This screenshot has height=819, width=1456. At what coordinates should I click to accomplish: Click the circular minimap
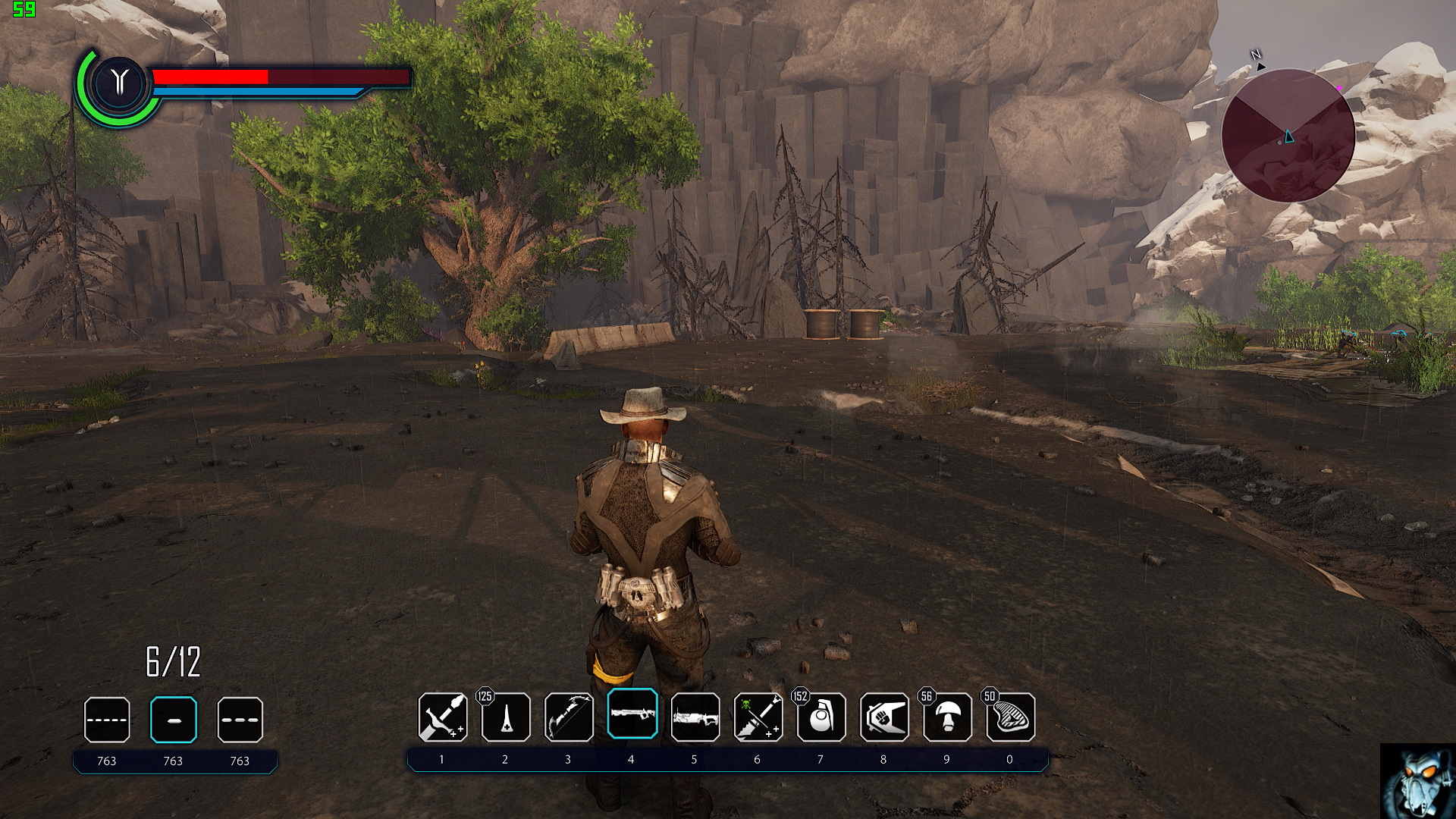(x=1288, y=136)
